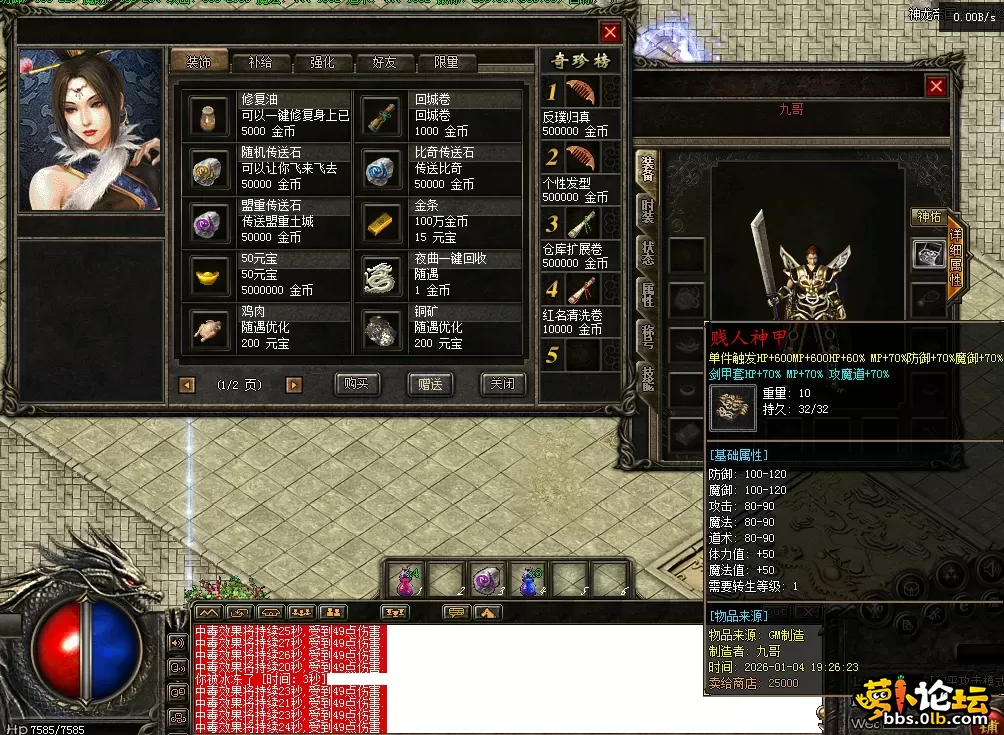Select the 好友 tab
The width and height of the screenshot is (1004, 735).
[384, 62]
